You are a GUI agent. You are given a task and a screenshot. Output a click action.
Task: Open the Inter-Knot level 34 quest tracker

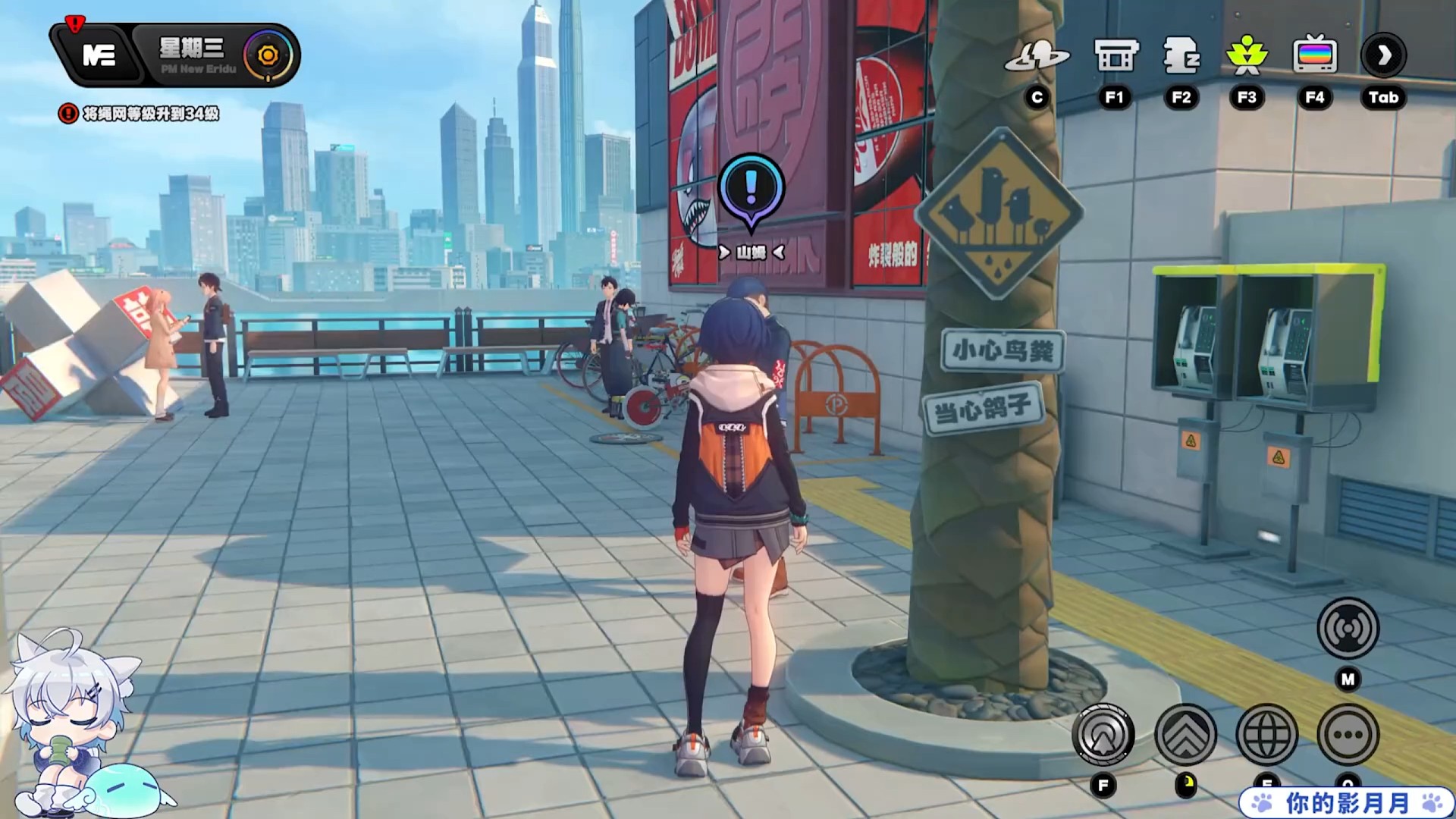140,114
